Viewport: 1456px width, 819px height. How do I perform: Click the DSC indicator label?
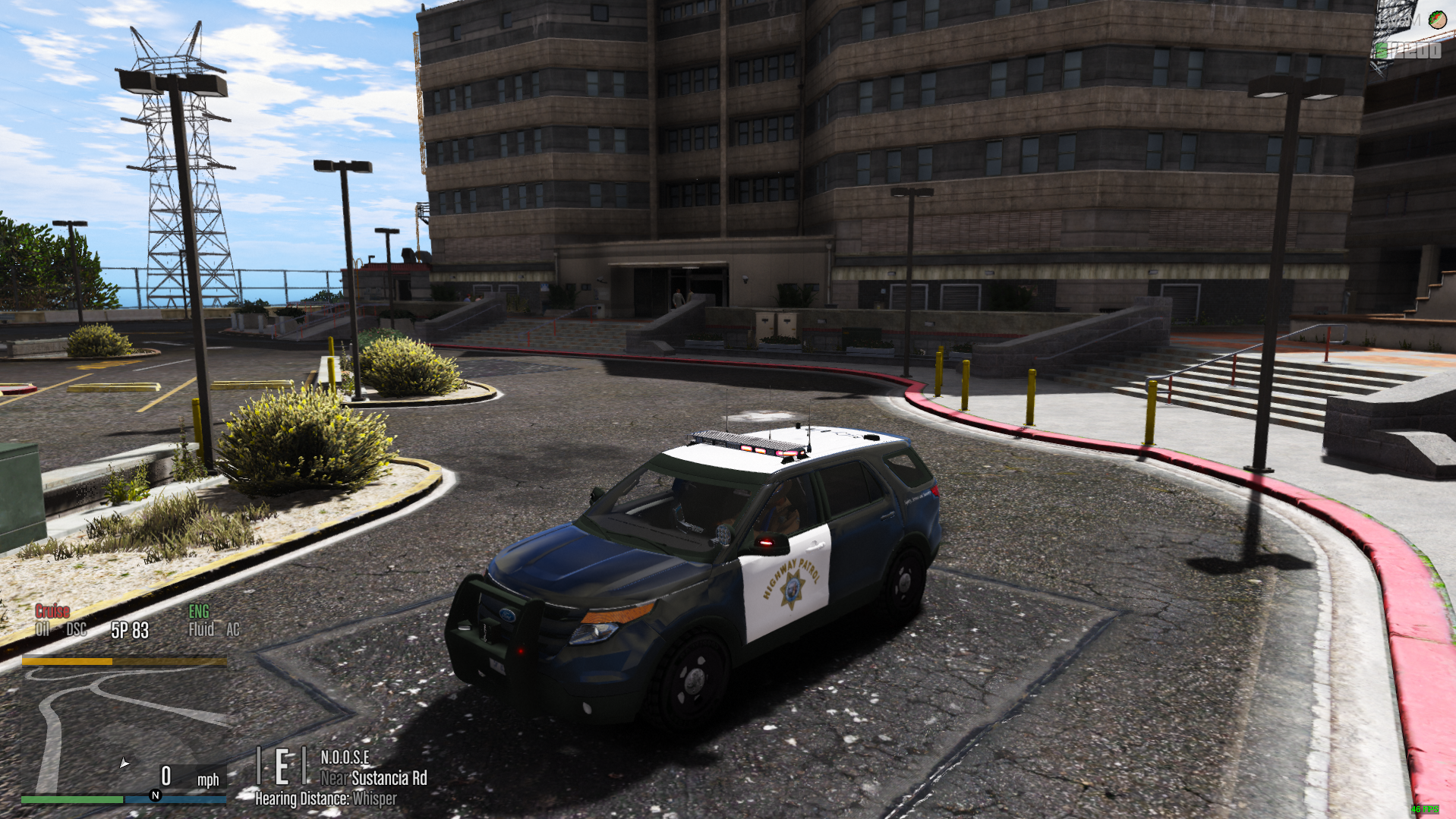click(x=76, y=629)
